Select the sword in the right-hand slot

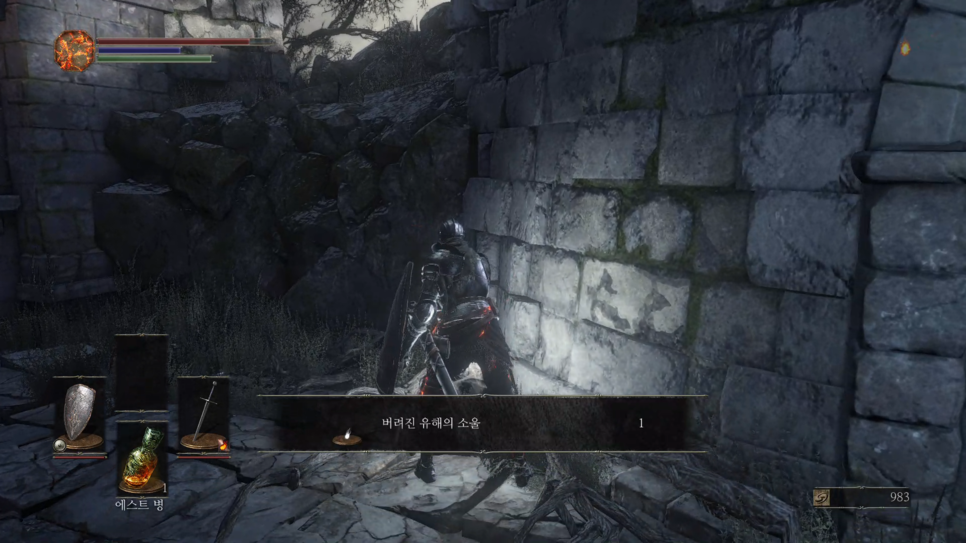click(x=204, y=414)
